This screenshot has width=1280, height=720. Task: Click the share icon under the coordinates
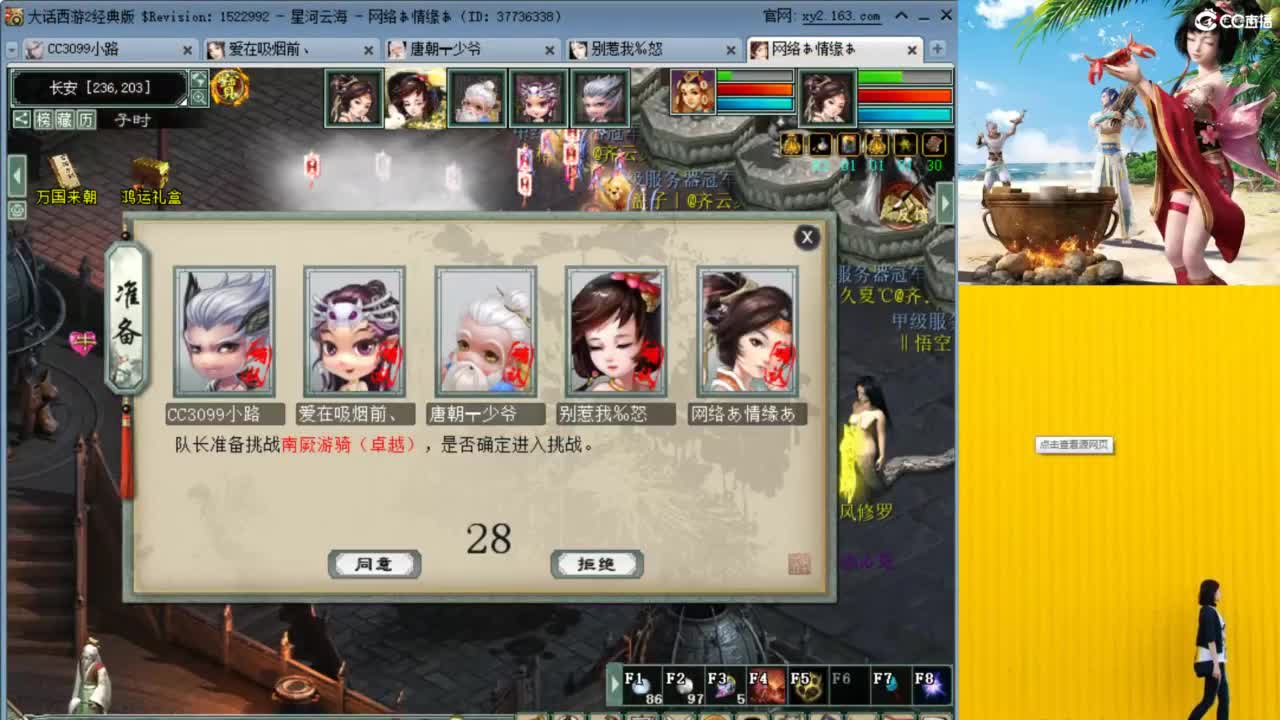pos(23,118)
